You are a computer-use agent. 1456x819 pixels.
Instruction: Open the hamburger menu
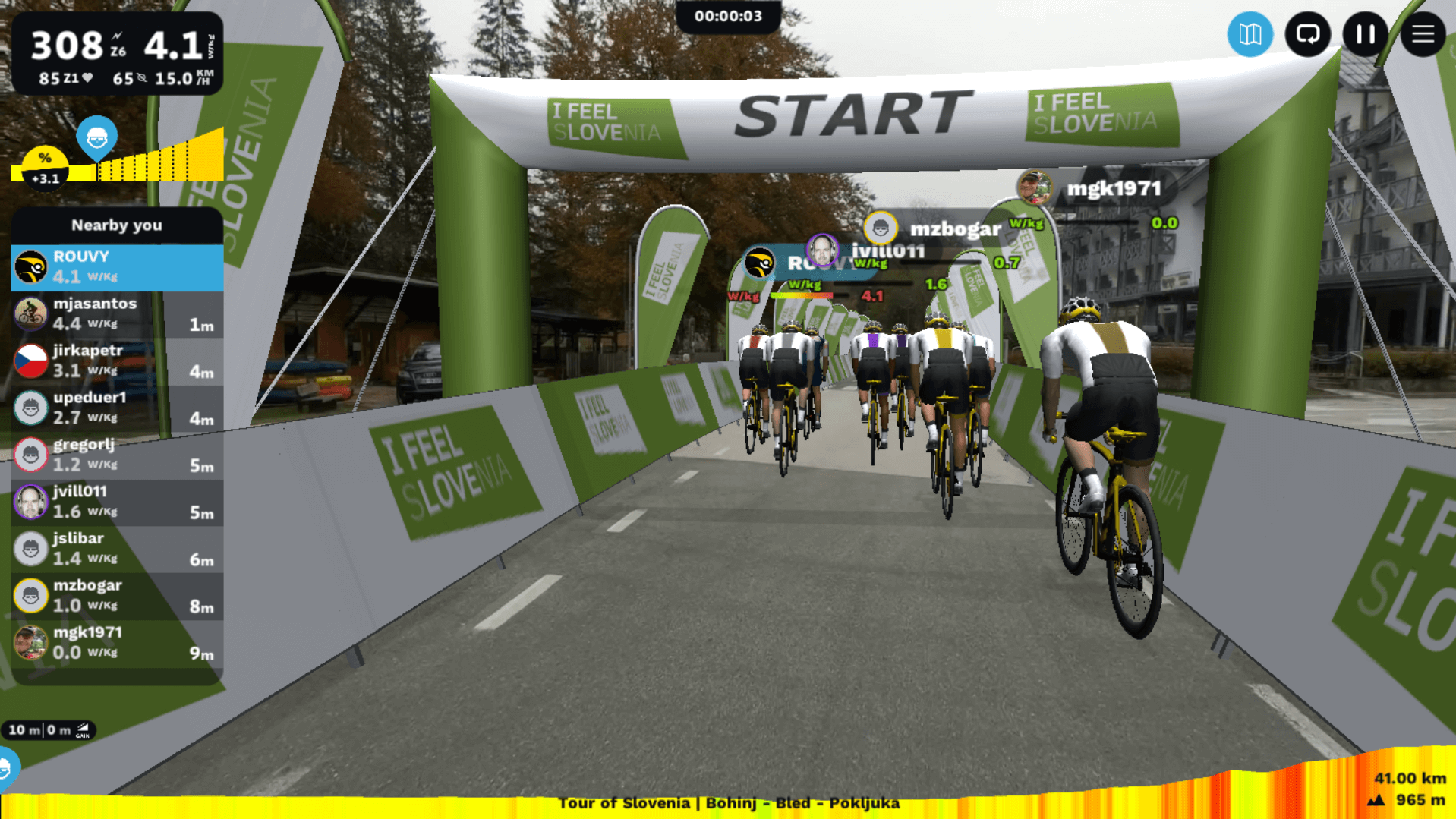click(1423, 34)
